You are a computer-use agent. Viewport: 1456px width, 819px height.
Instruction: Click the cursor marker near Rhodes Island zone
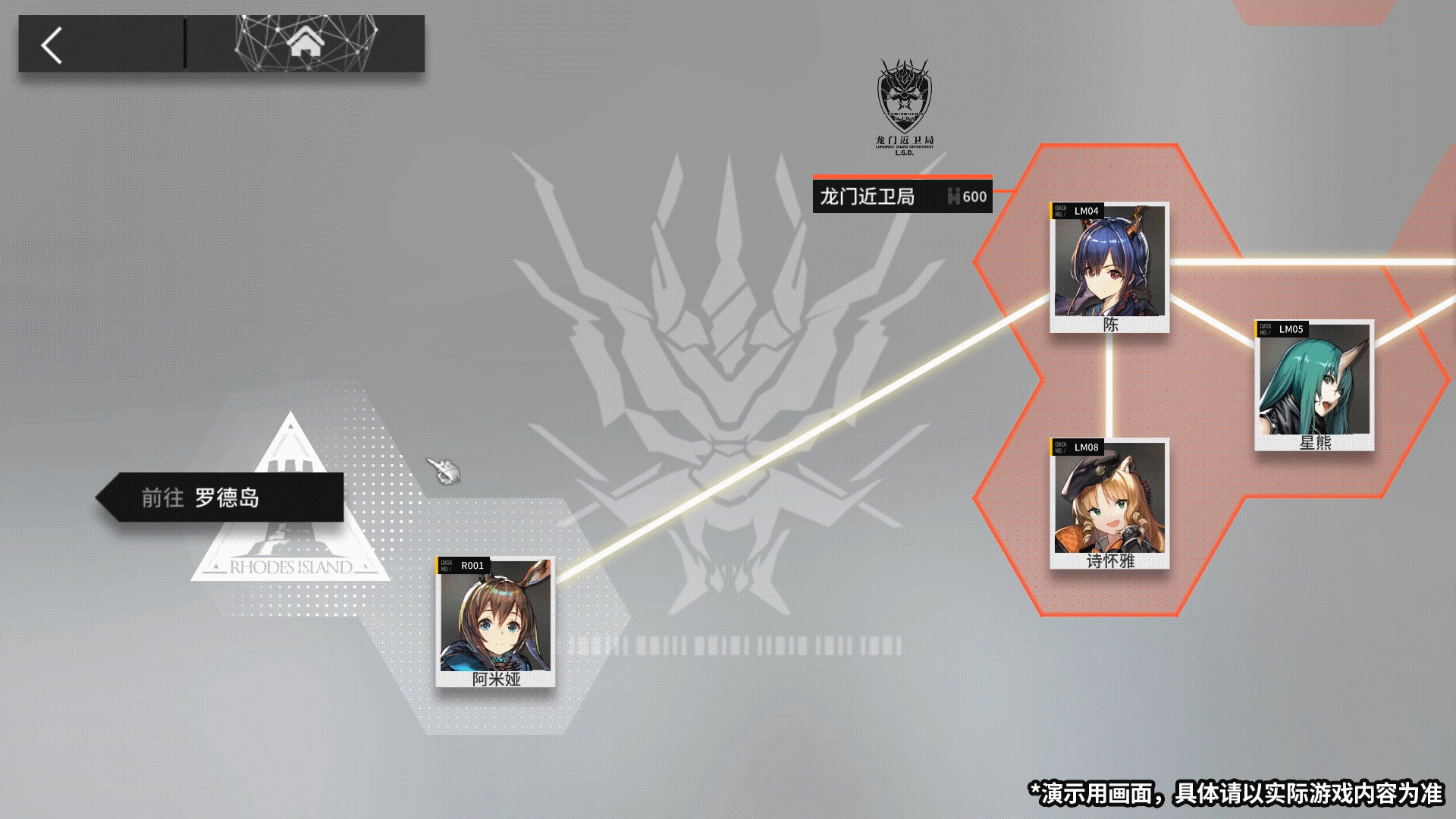(444, 470)
